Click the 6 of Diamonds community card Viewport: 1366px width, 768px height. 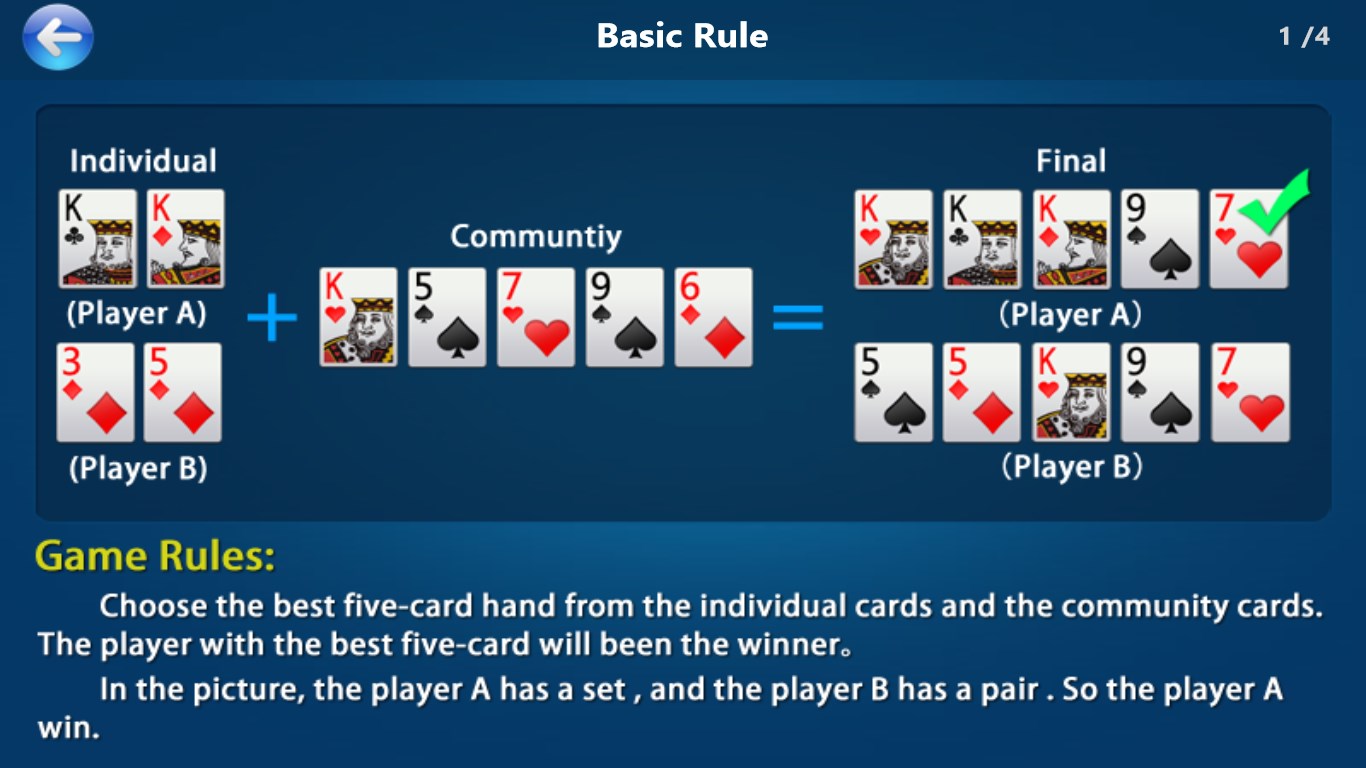point(711,317)
